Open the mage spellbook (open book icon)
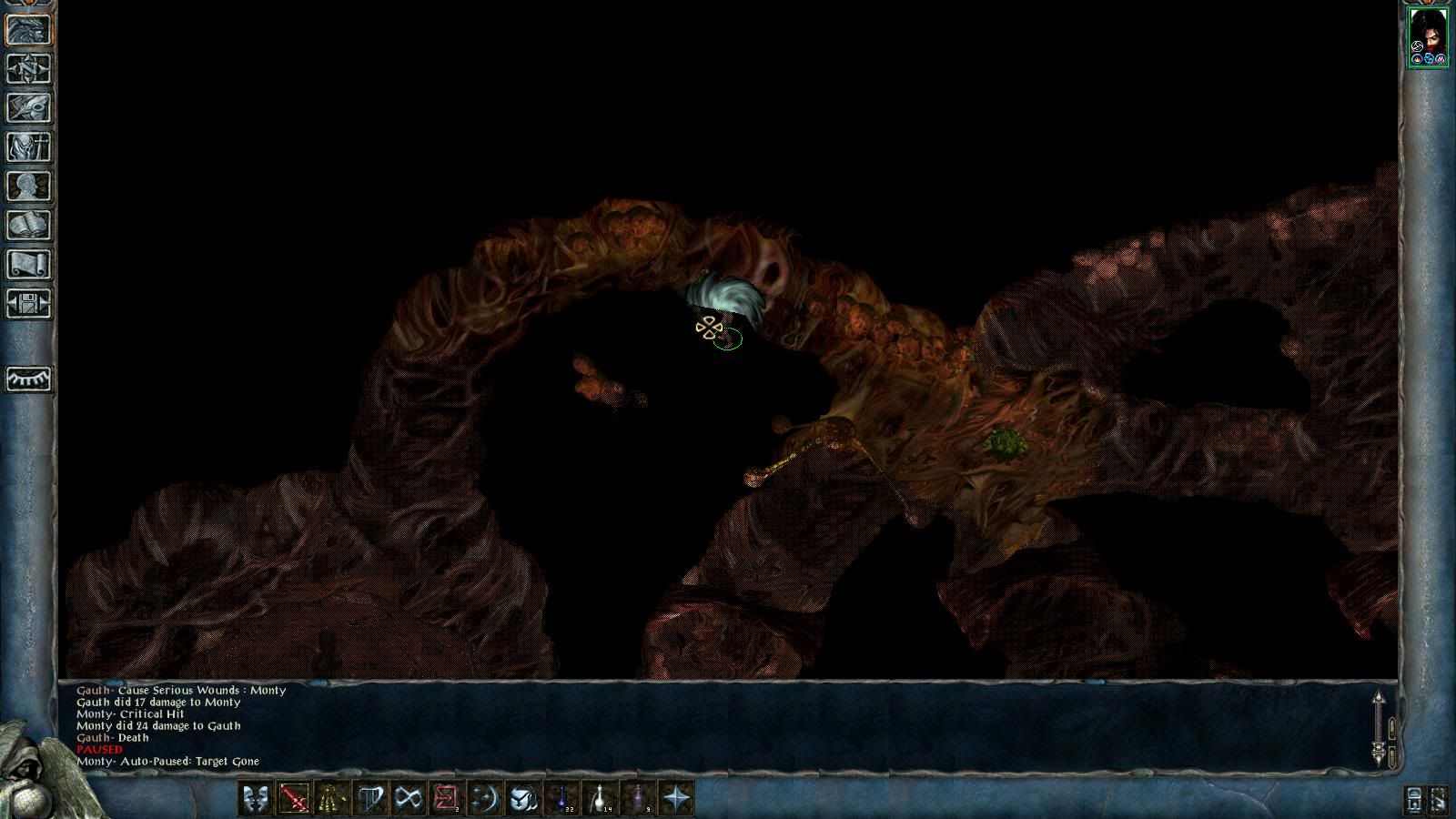This screenshot has width=1456, height=819. pos(29,226)
